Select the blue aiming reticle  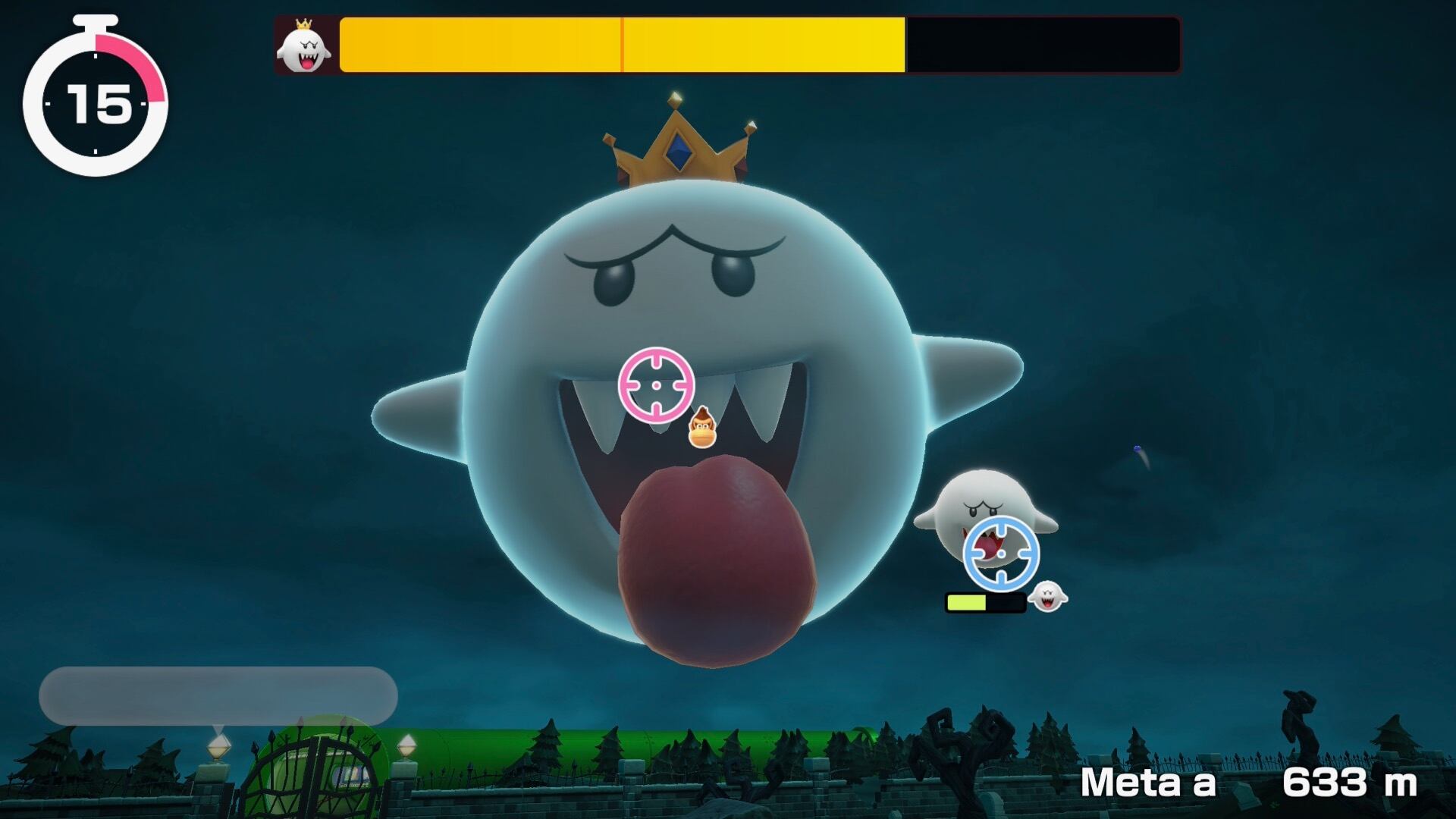click(x=1001, y=554)
